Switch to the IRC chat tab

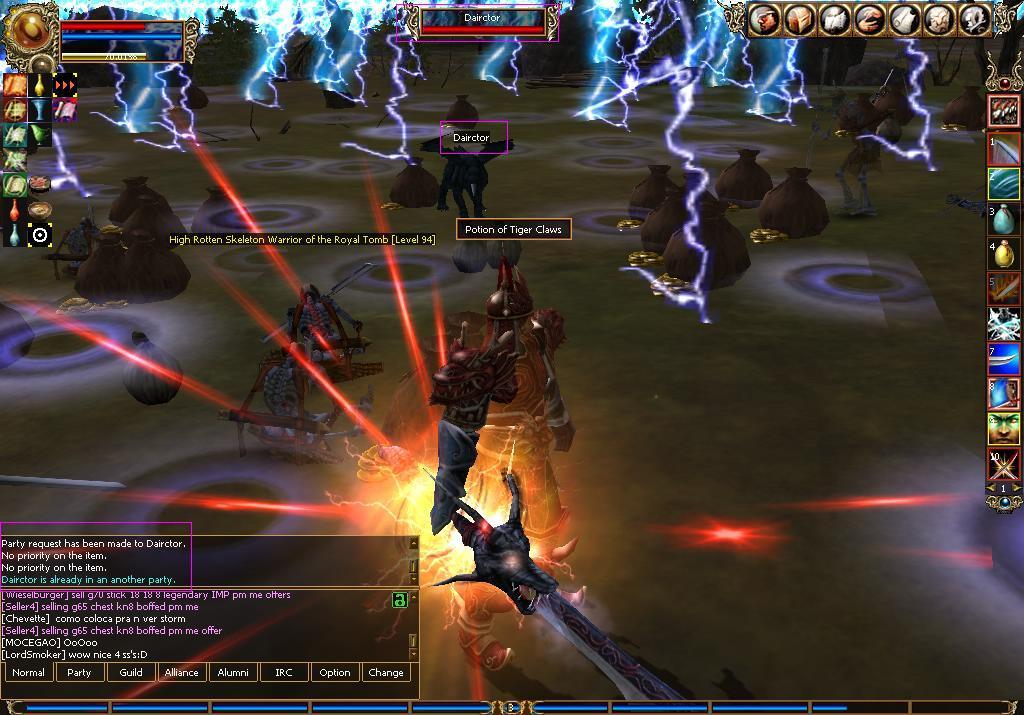[x=284, y=673]
